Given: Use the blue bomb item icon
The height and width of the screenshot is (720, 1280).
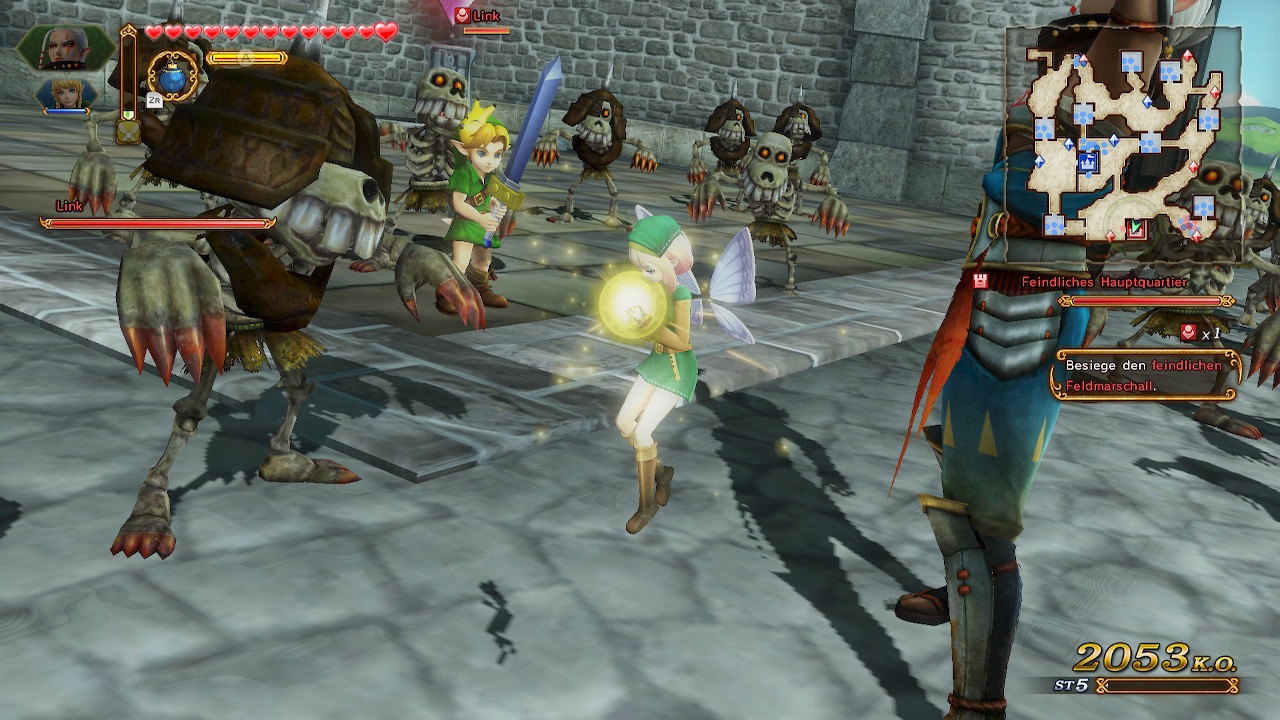Looking at the screenshot, I should pos(175,75).
